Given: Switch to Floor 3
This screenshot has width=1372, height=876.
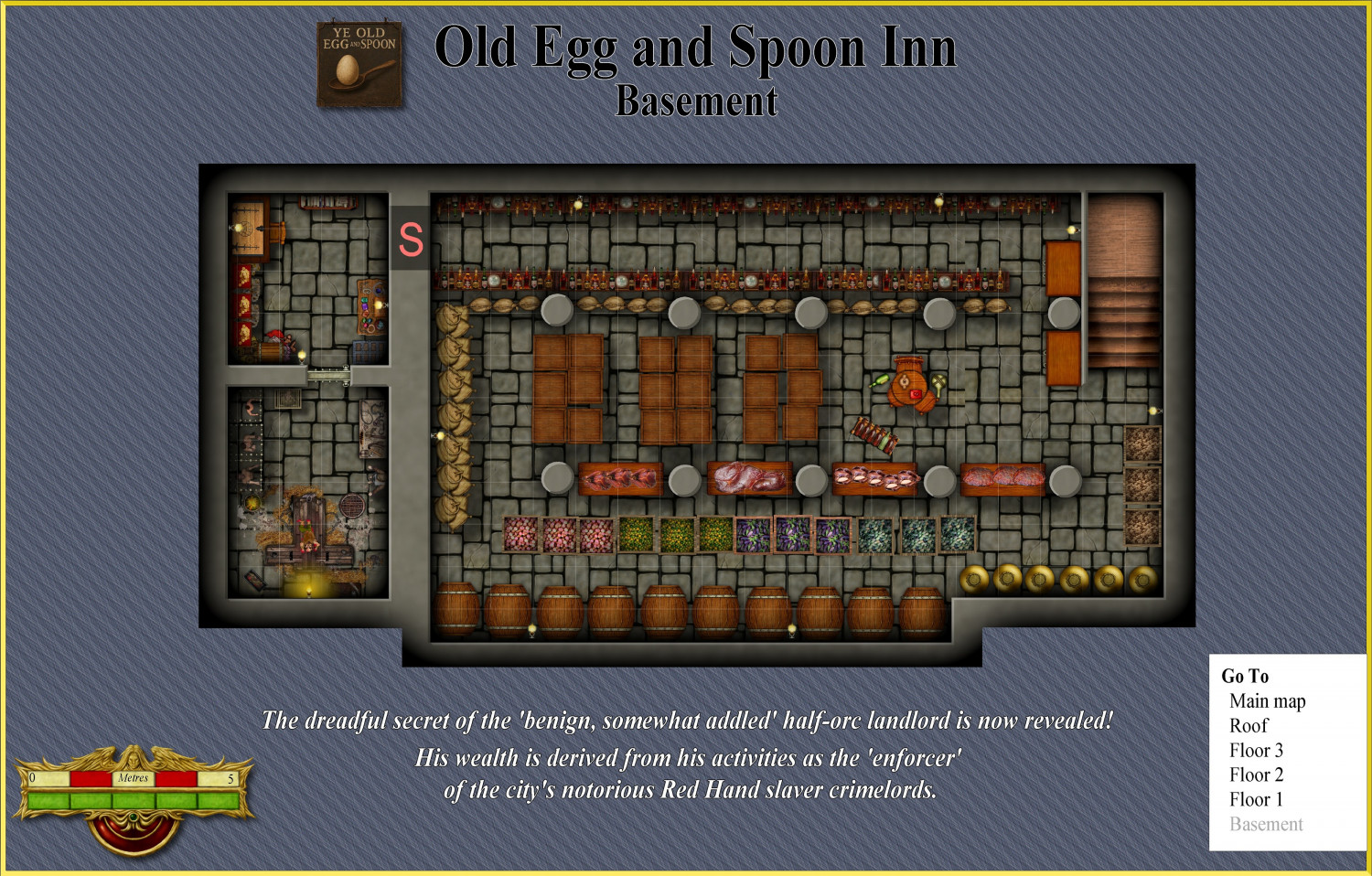Looking at the screenshot, I should click(1256, 751).
